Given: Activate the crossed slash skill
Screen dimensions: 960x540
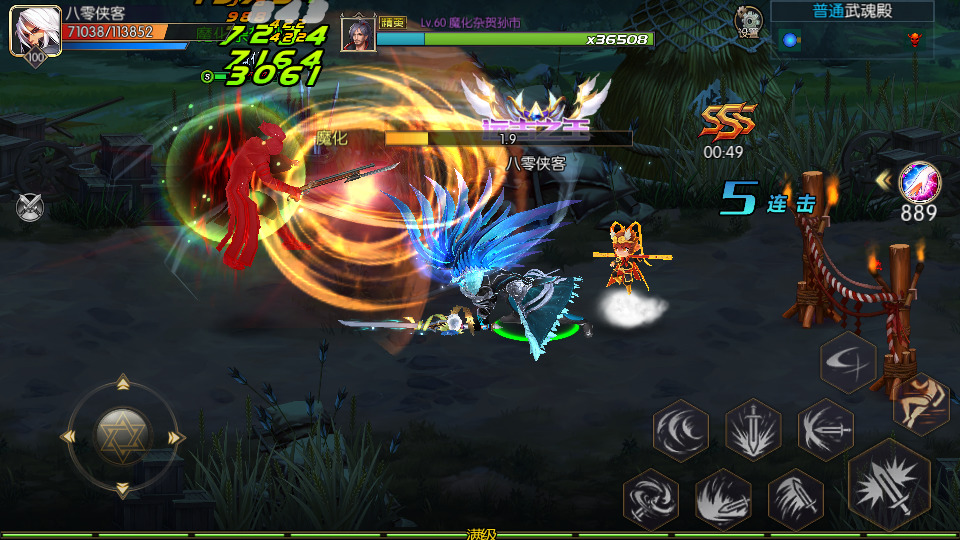Looking at the screenshot, I should (848, 362).
